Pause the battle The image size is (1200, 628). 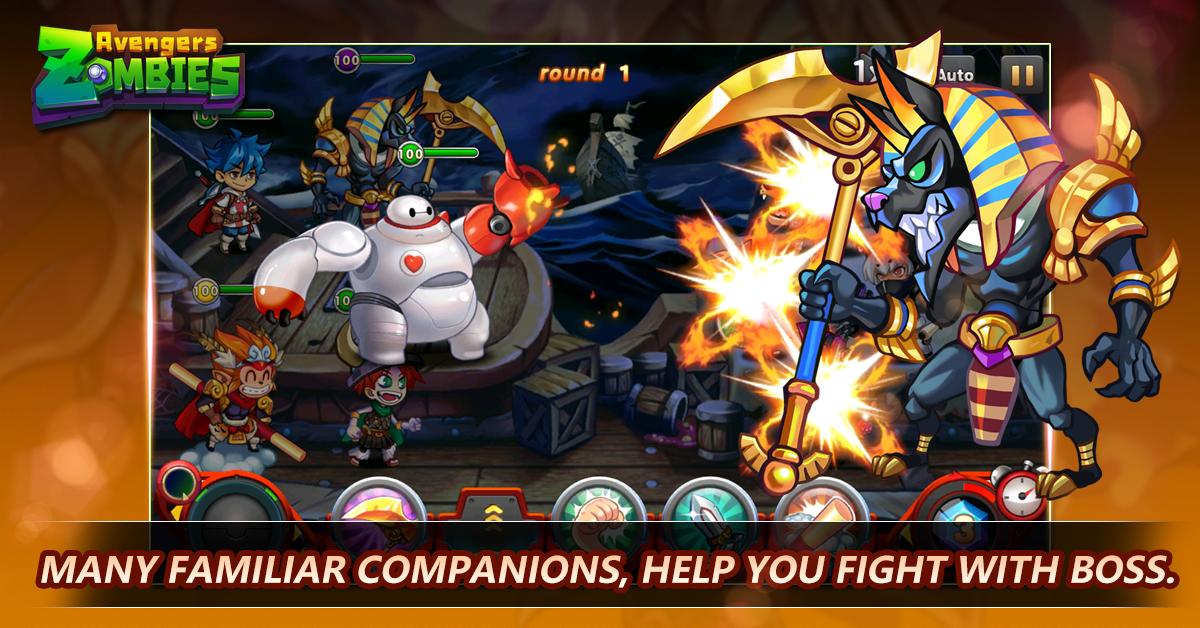[x=1021, y=74]
